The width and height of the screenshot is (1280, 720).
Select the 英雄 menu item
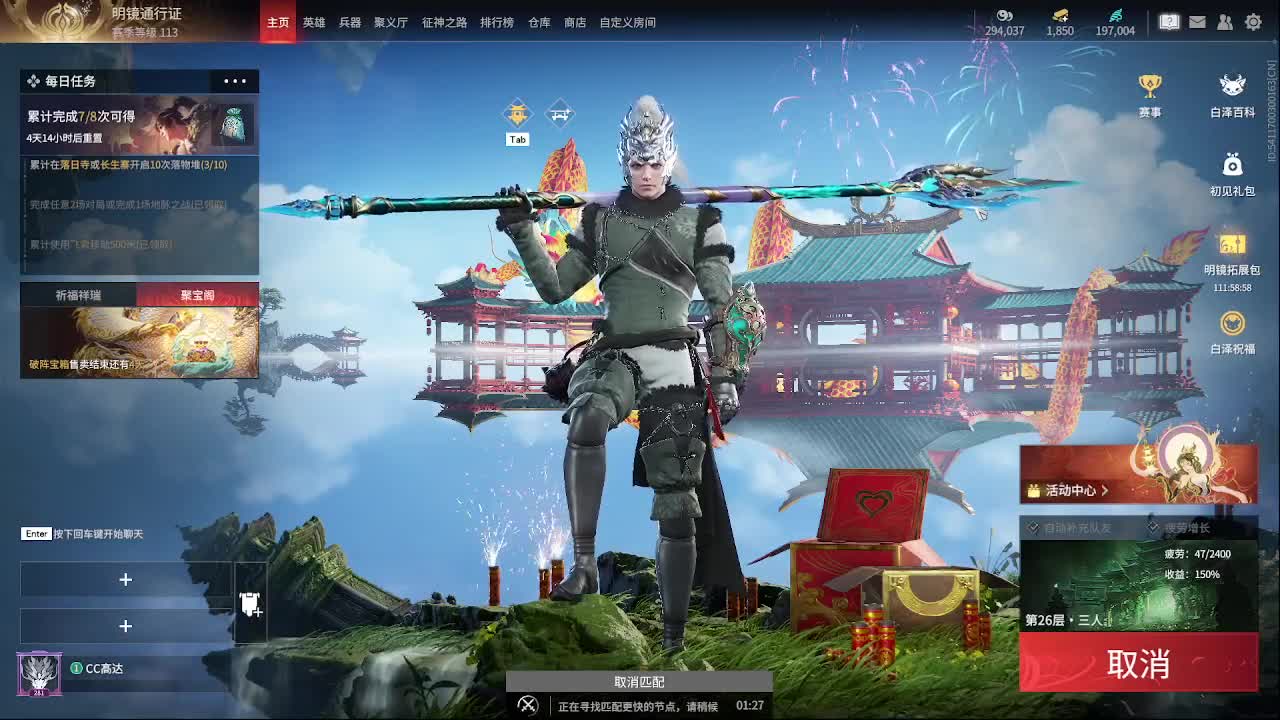(315, 20)
